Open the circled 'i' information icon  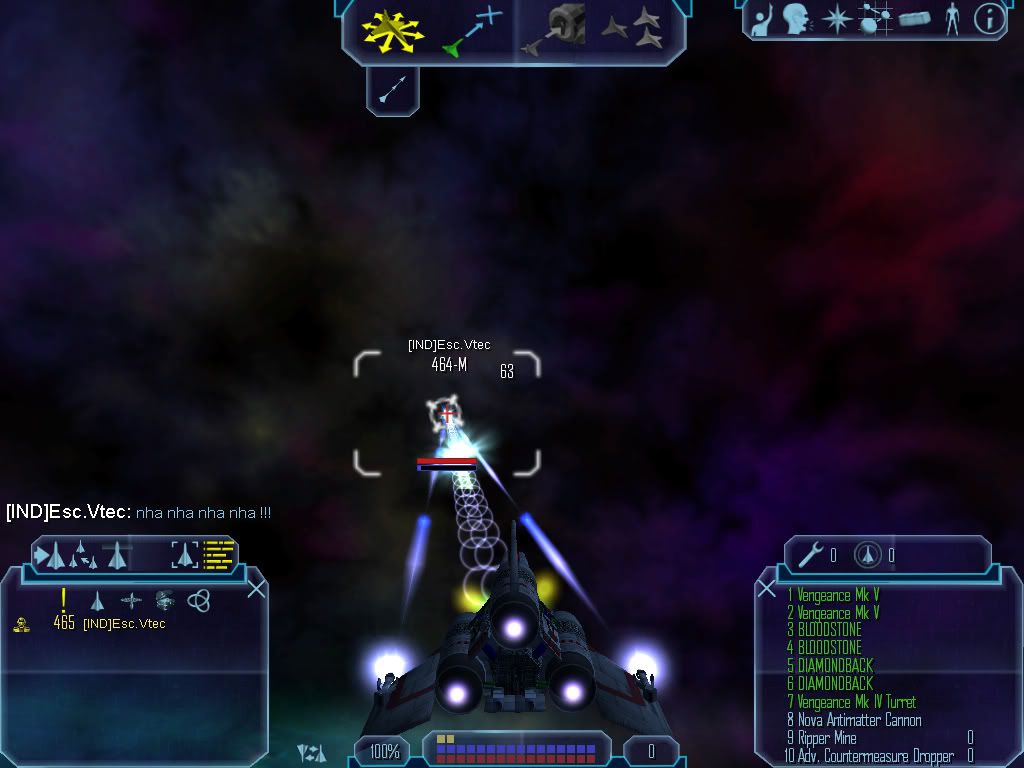[989, 19]
